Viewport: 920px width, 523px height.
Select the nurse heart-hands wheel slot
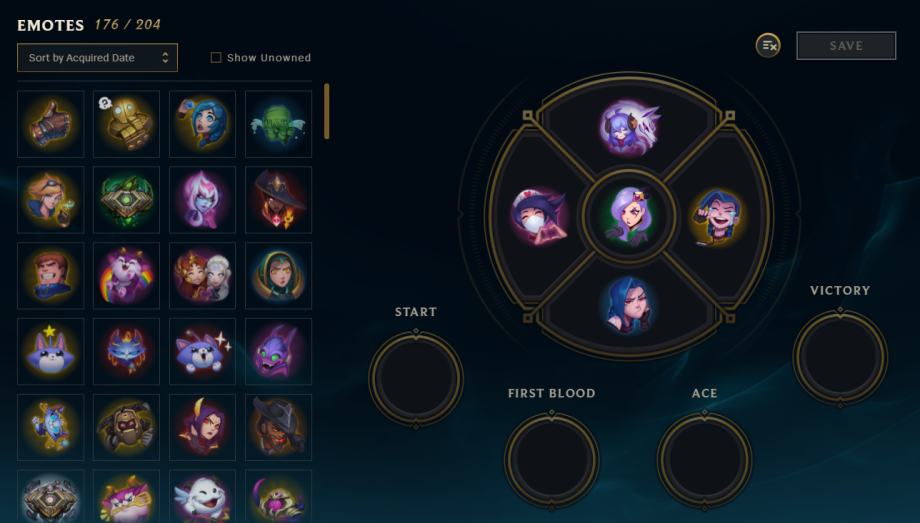pyautogui.click(x=540, y=216)
